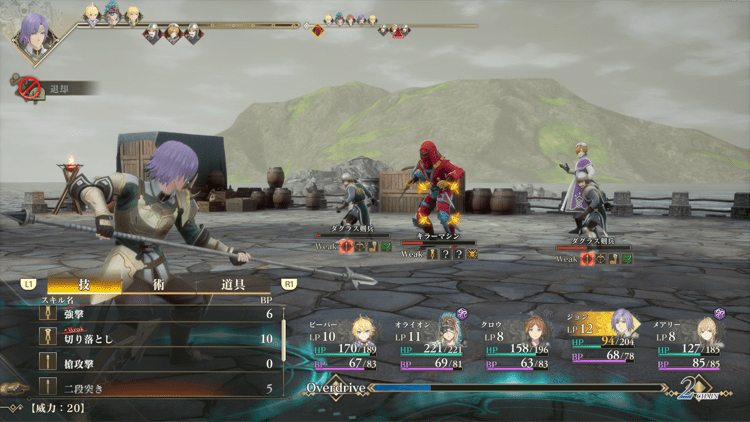The width and height of the screenshot is (750, 422).
Task: Select the 技 (techniques) tab
Action: pos(83,285)
